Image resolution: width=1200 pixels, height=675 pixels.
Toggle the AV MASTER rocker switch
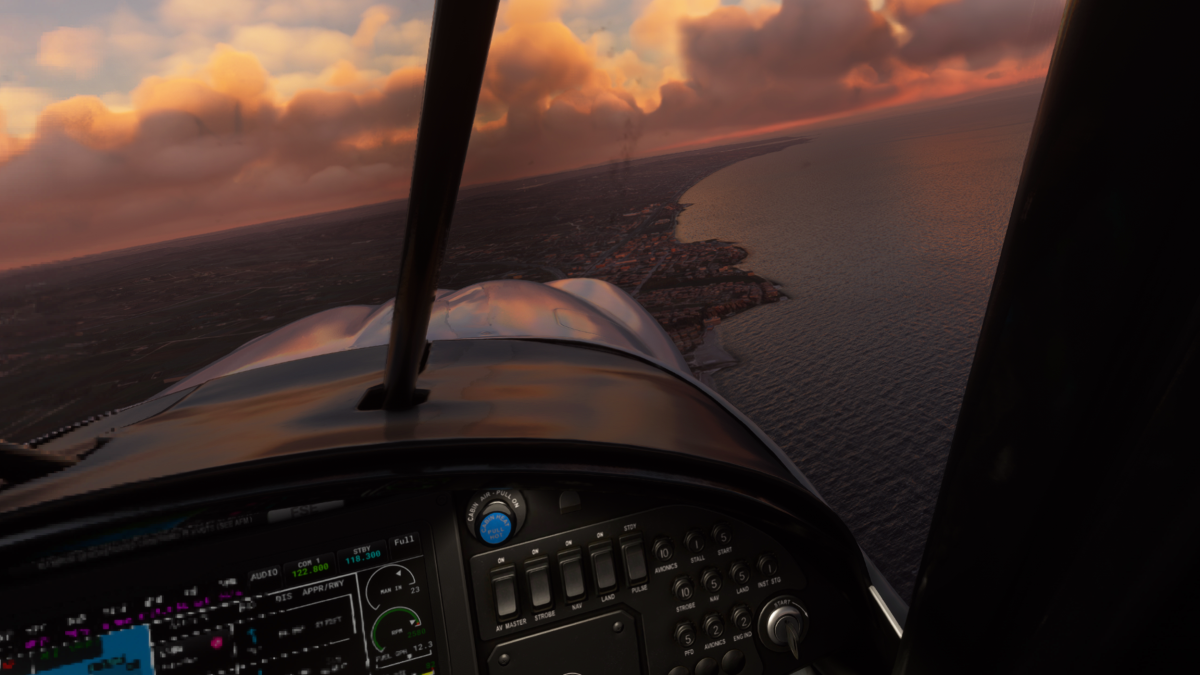tap(505, 592)
